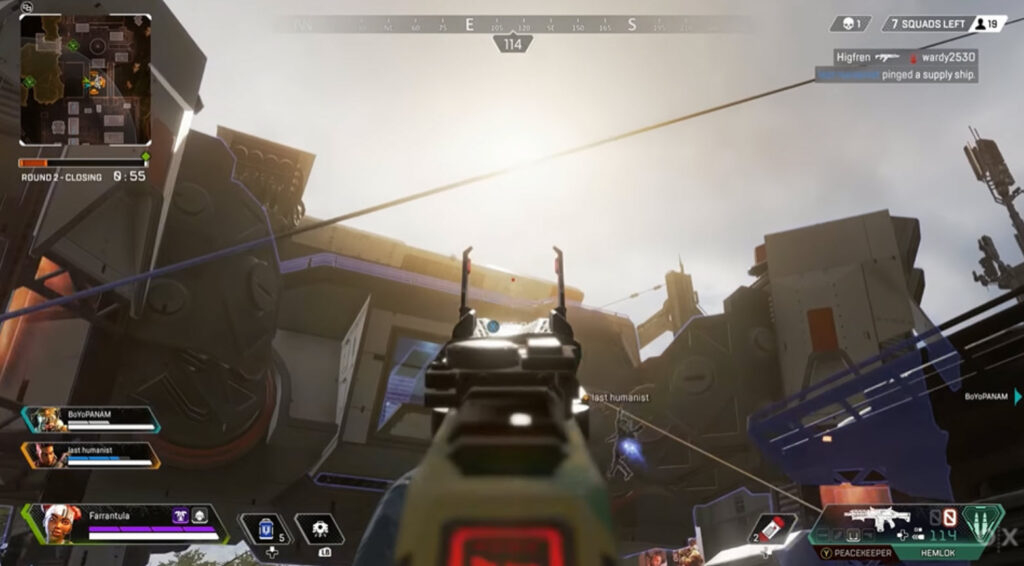The height and width of the screenshot is (566, 1024).
Task: Click Farrantula's legend portrait
Action: tap(61, 523)
